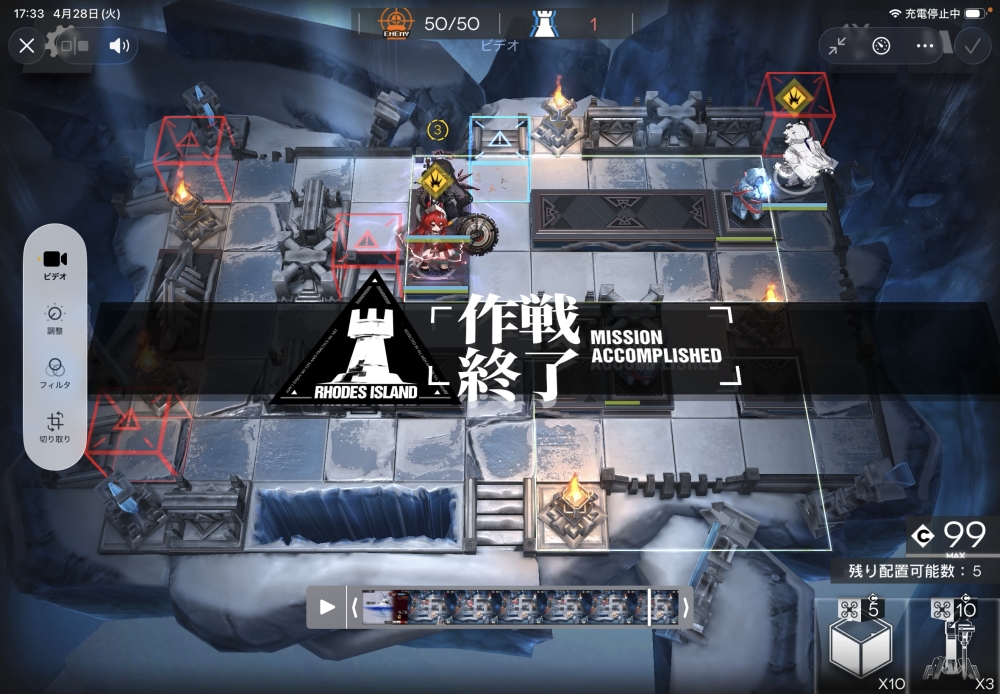Toggle the speaker sound icon
Image resolution: width=1000 pixels, height=694 pixels.
[120, 45]
